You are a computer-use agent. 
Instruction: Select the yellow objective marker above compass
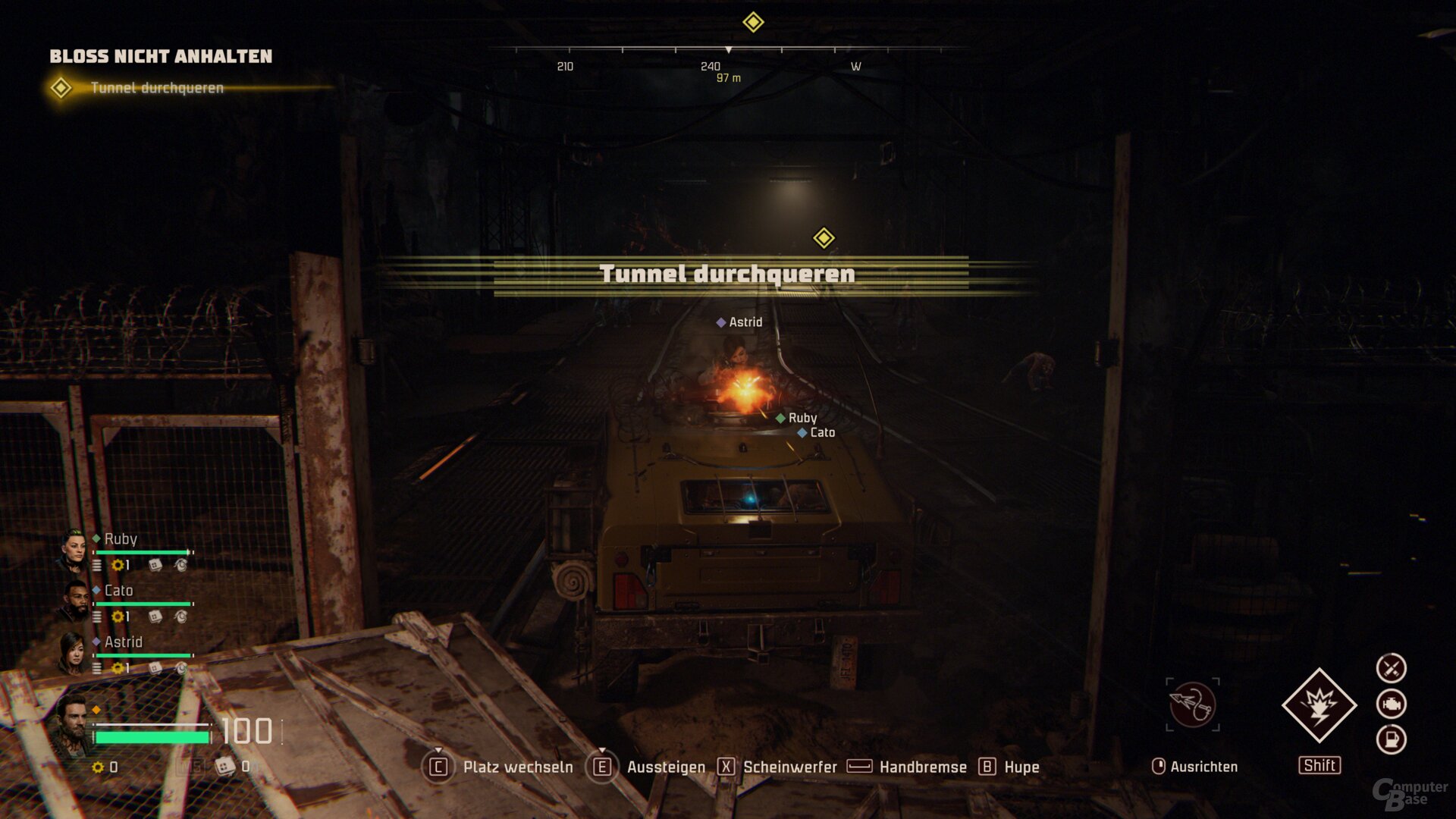(x=752, y=22)
